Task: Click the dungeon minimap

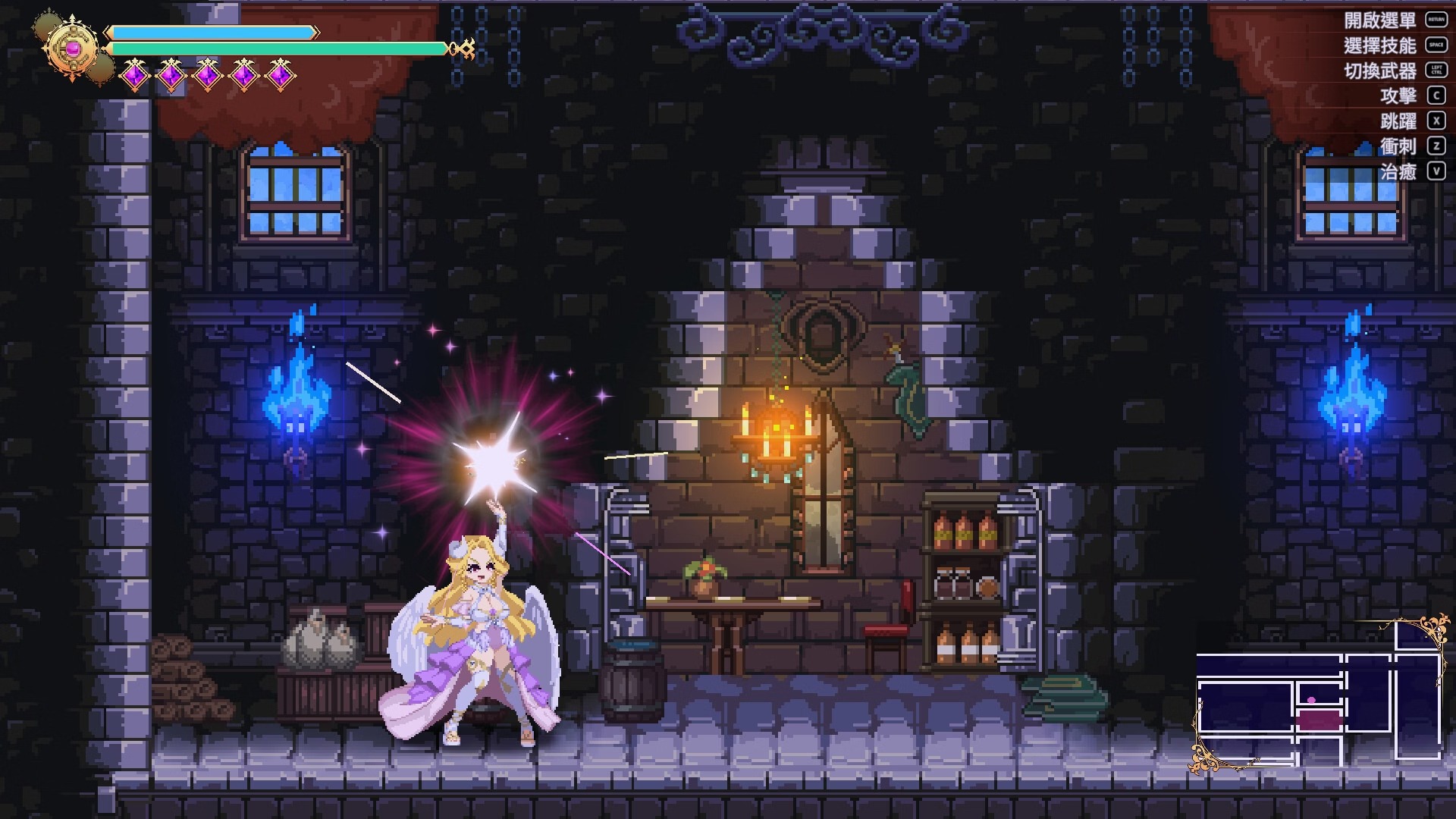Action: pyautogui.click(x=1318, y=696)
